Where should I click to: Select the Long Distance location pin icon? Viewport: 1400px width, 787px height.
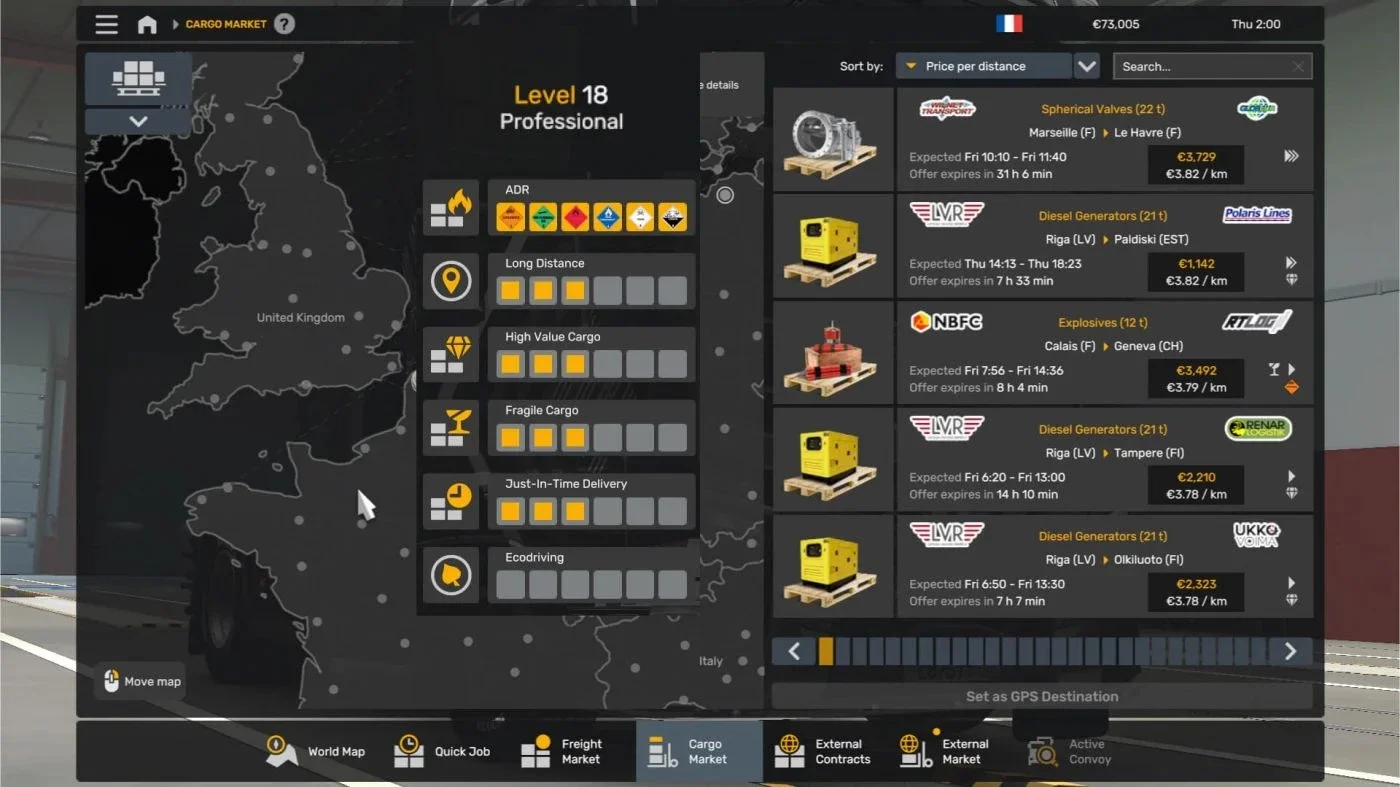click(451, 280)
